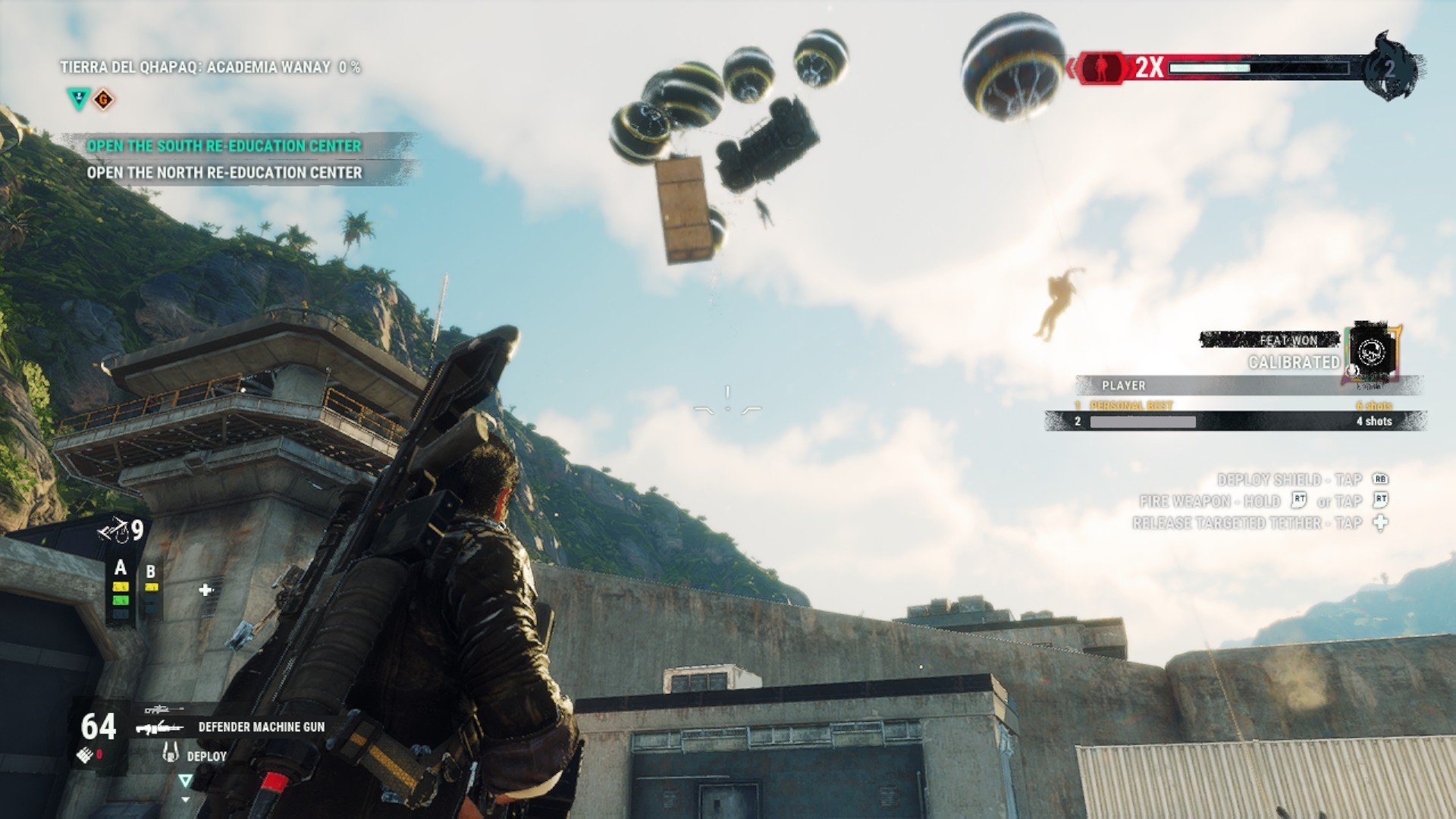Select the Defender Machine Gun weapon

click(260, 726)
